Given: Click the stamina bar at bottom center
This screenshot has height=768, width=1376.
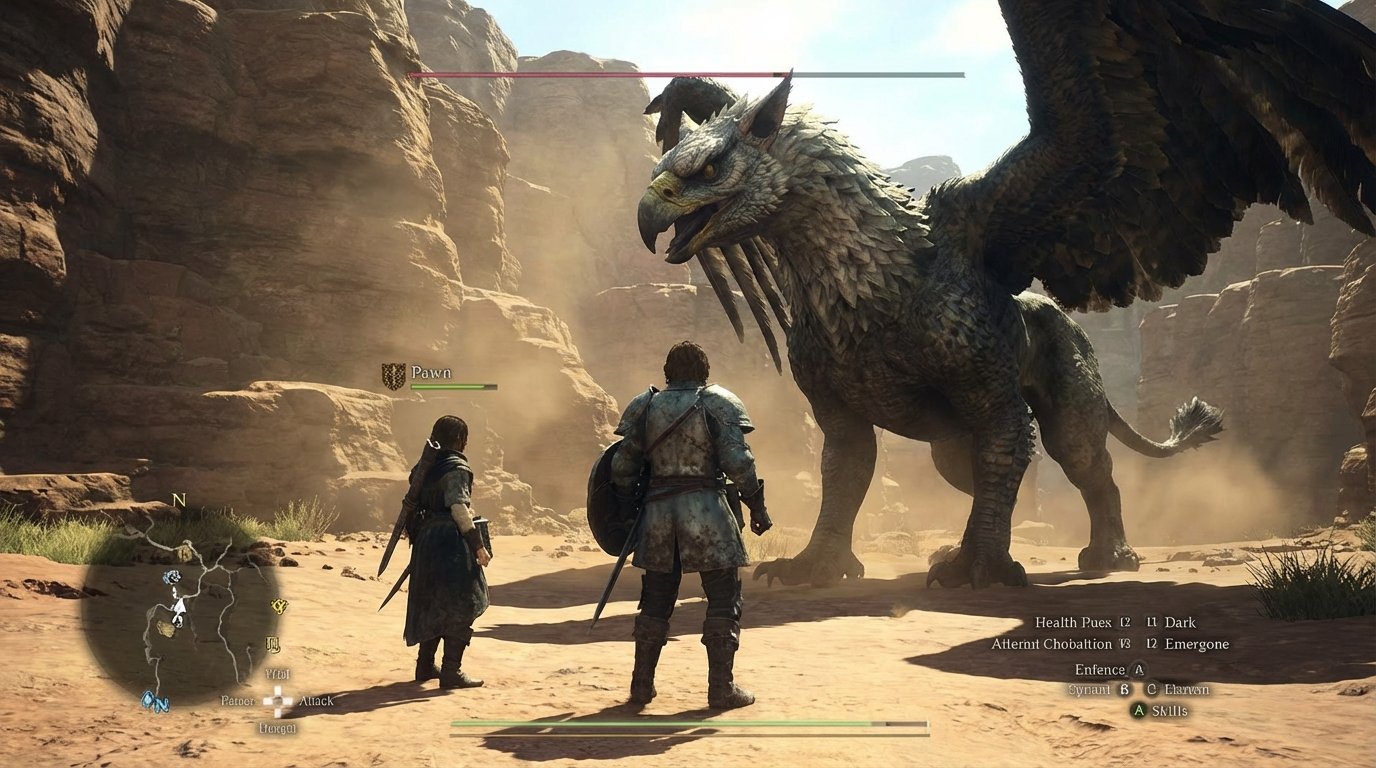Looking at the screenshot, I should (x=690, y=722).
